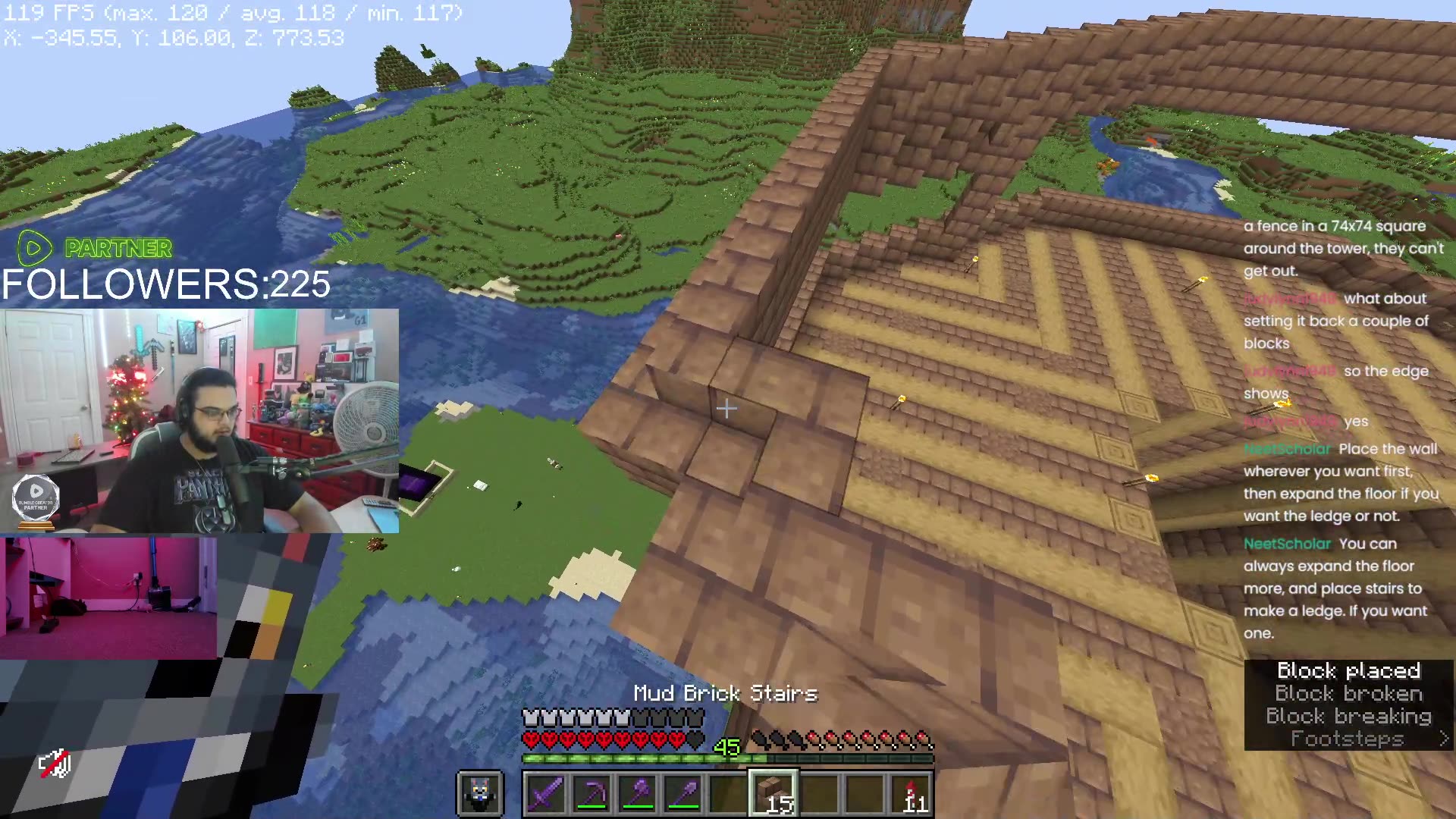1456x819 pixels.
Task: Select the enchanted axe hotbar slot
Action: click(637, 794)
